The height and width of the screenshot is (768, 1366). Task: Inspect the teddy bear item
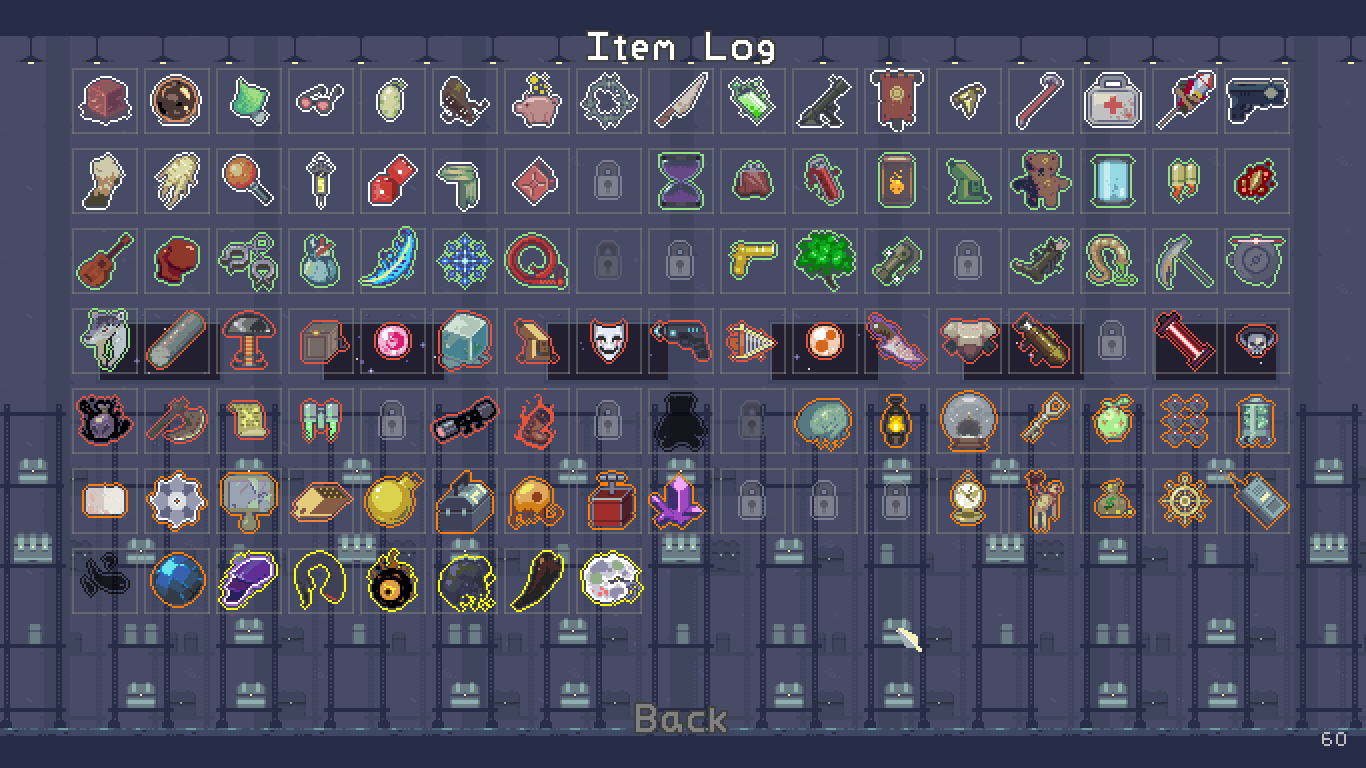(1039, 181)
